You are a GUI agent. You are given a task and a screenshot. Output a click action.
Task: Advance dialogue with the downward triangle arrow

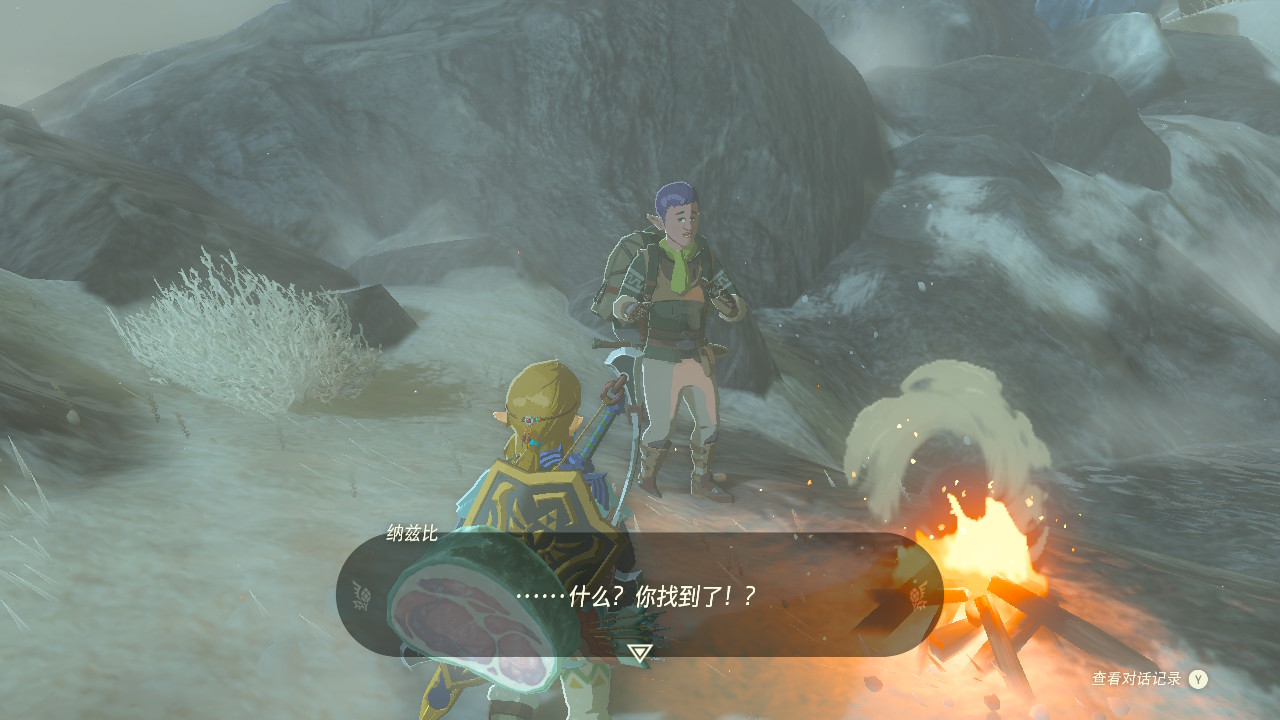coord(640,653)
